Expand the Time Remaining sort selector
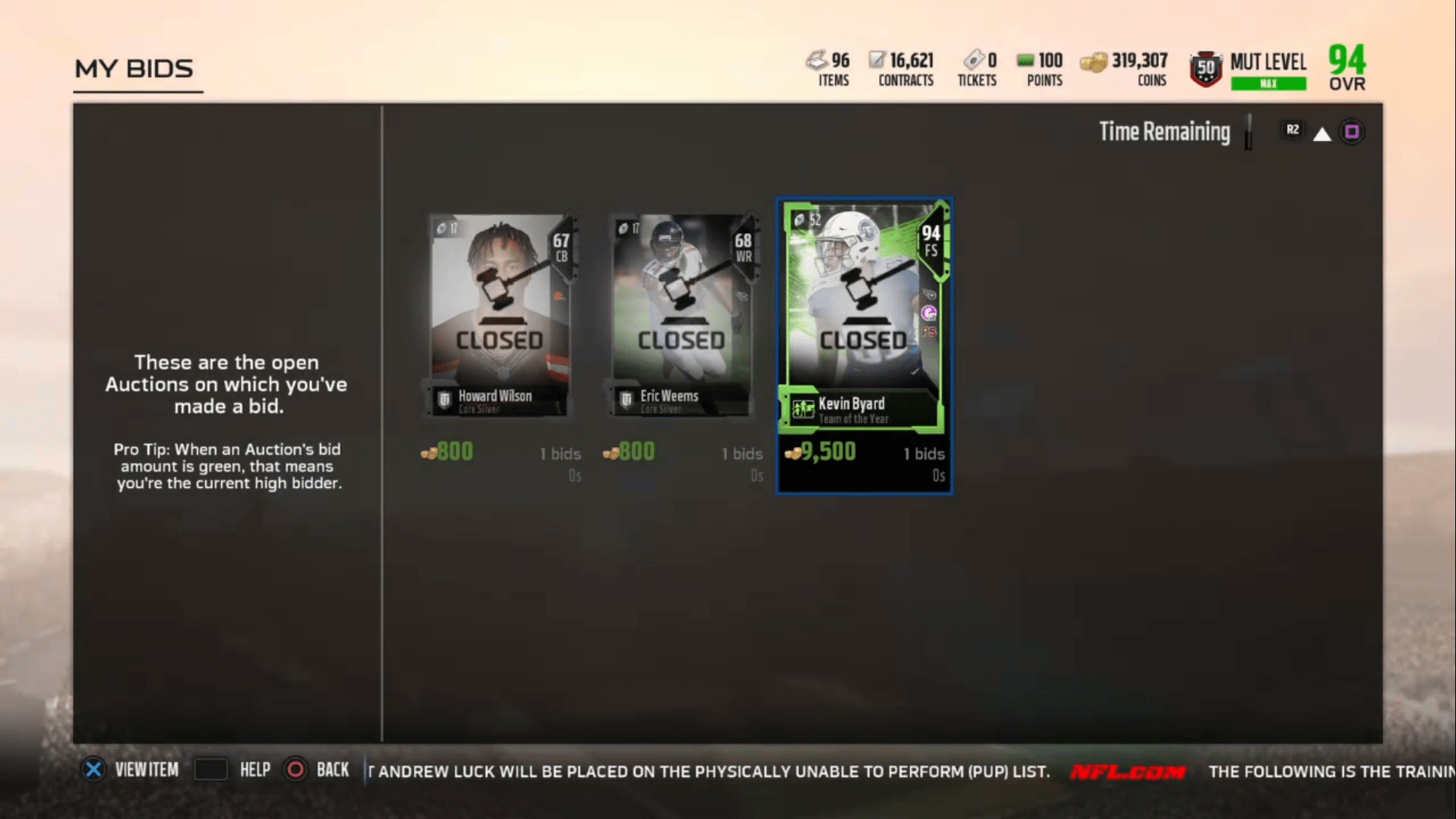This screenshot has width=1456, height=819. 1165,132
